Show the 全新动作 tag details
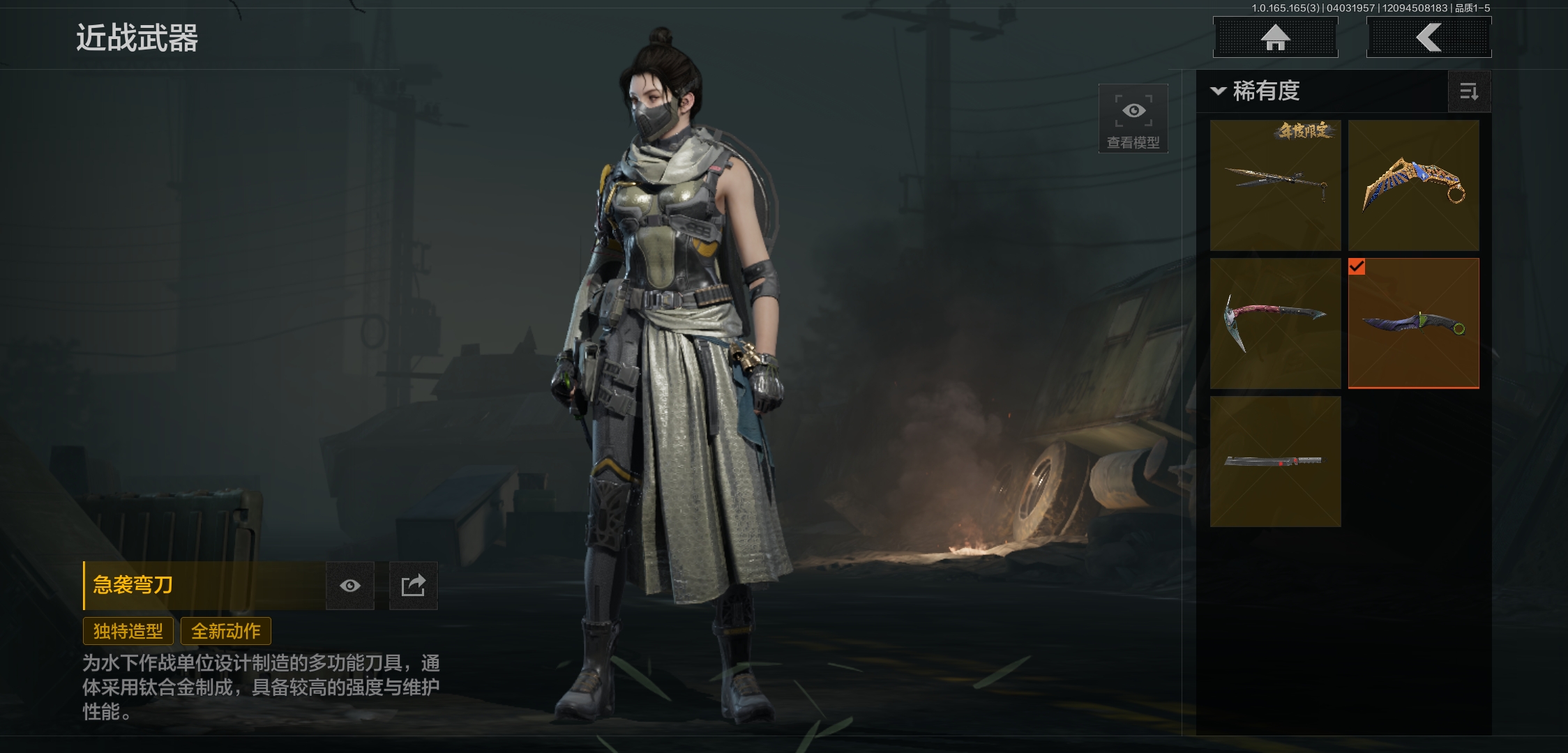The height and width of the screenshot is (753, 1568). pyautogui.click(x=226, y=631)
